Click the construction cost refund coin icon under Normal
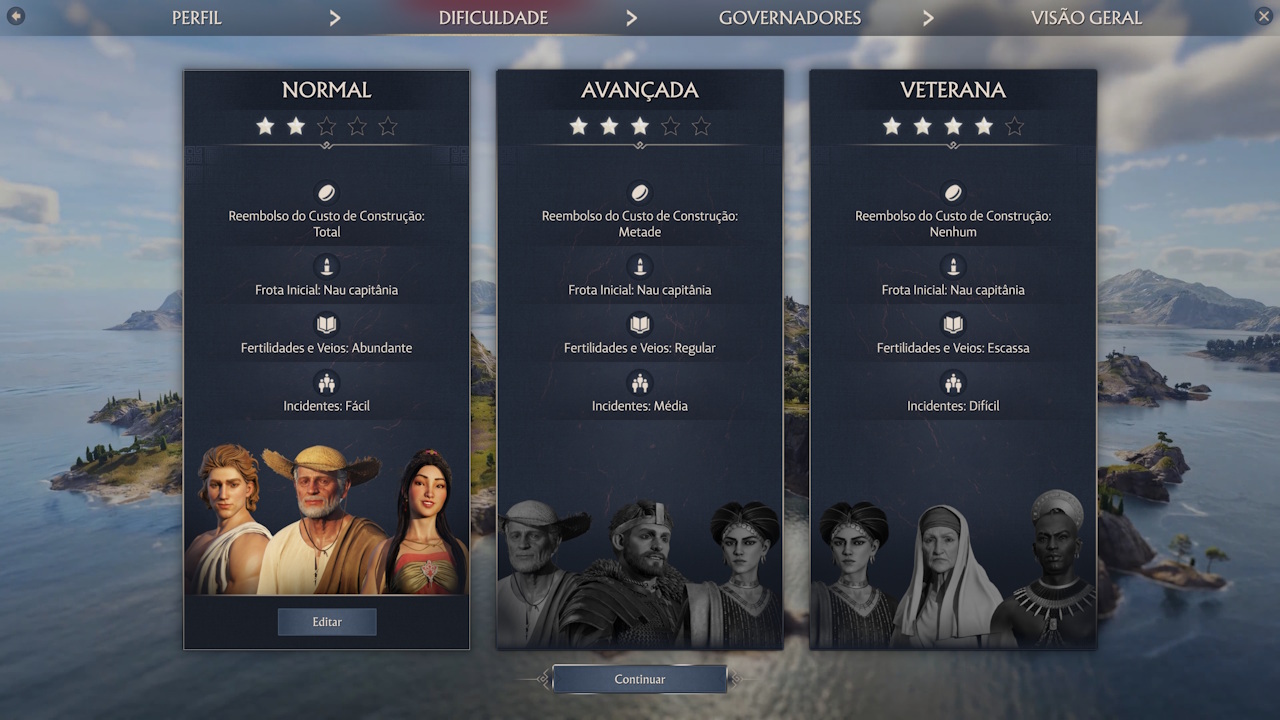 326,194
